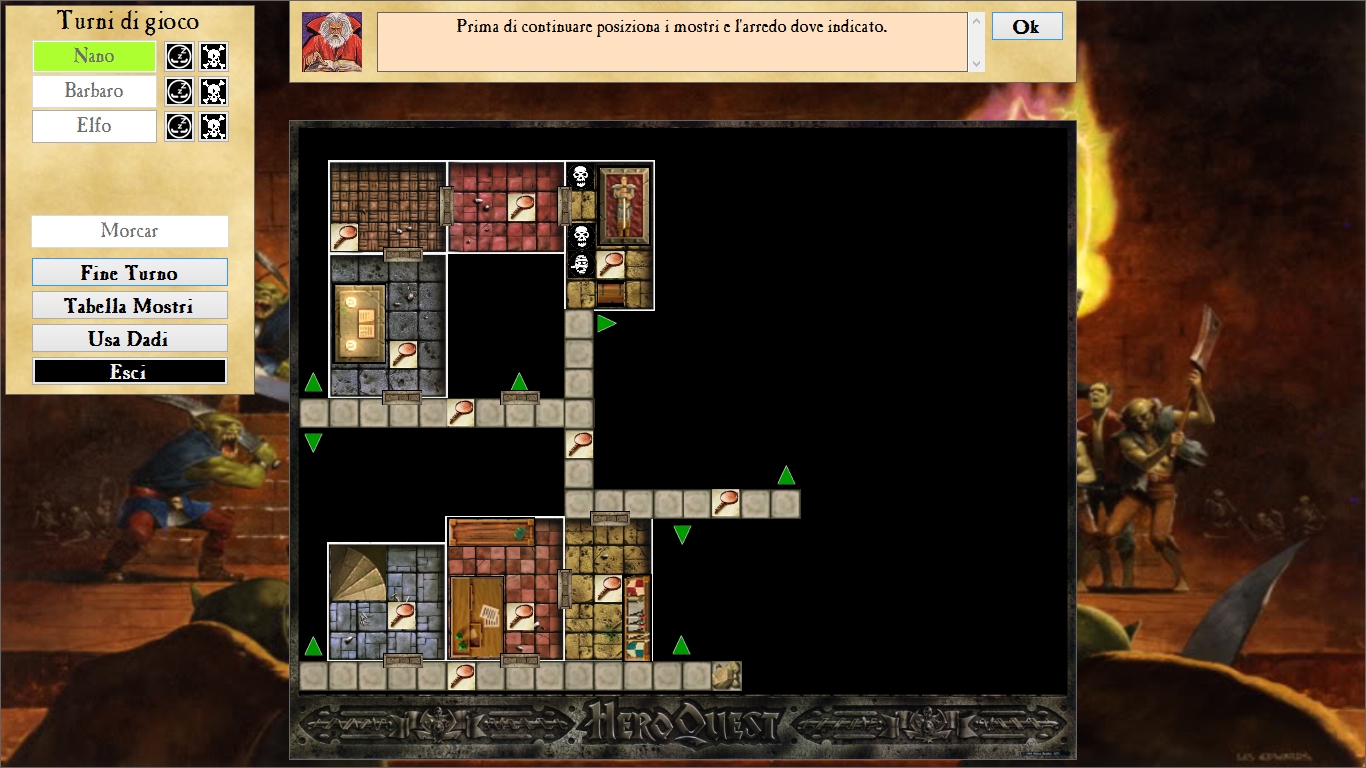The image size is (1366, 768).
Task: Confirm the message with the Ok button
Action: (x=1026, y=27)
